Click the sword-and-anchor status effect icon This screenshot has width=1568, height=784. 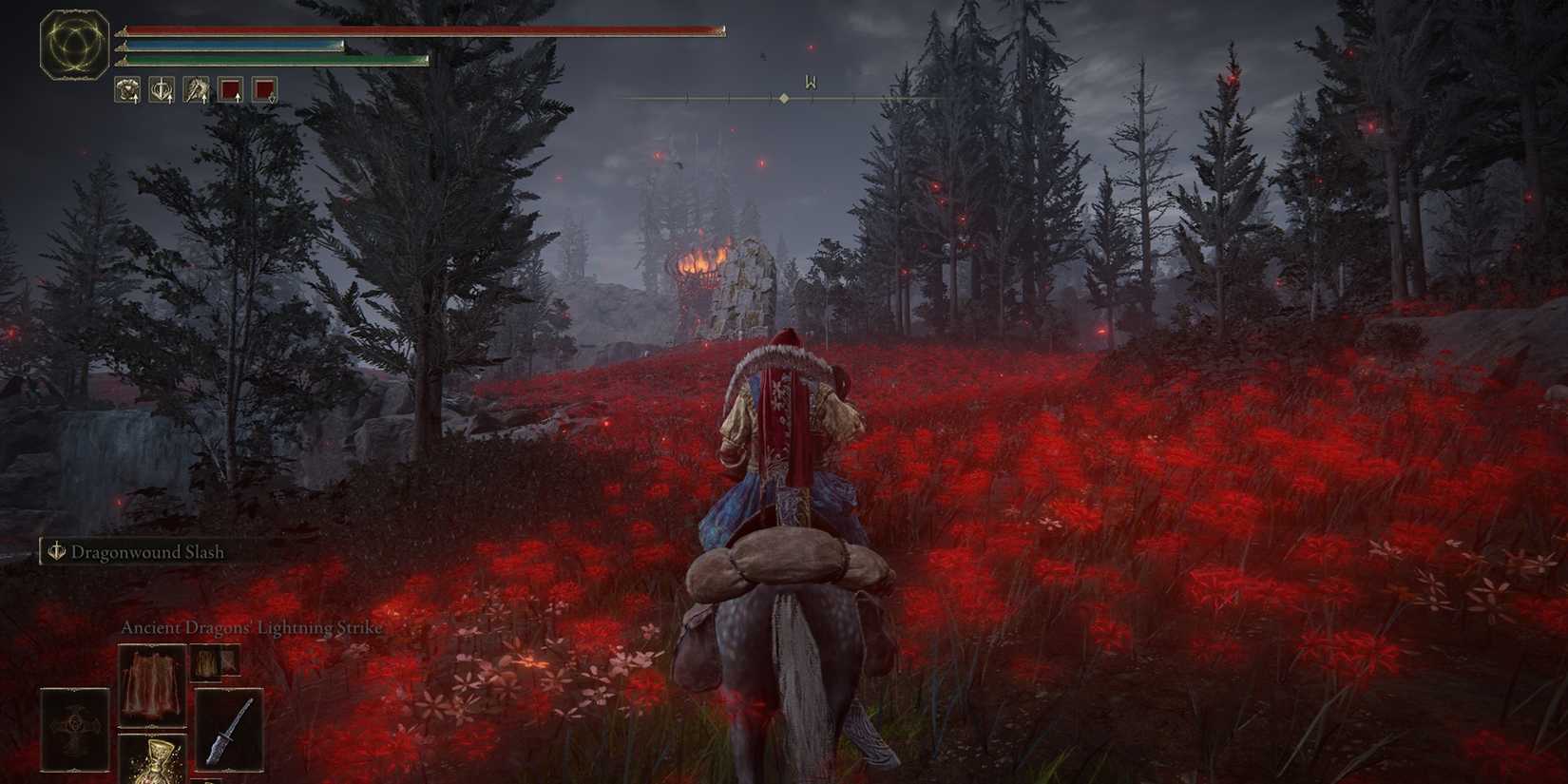click(x=163, y=90)
